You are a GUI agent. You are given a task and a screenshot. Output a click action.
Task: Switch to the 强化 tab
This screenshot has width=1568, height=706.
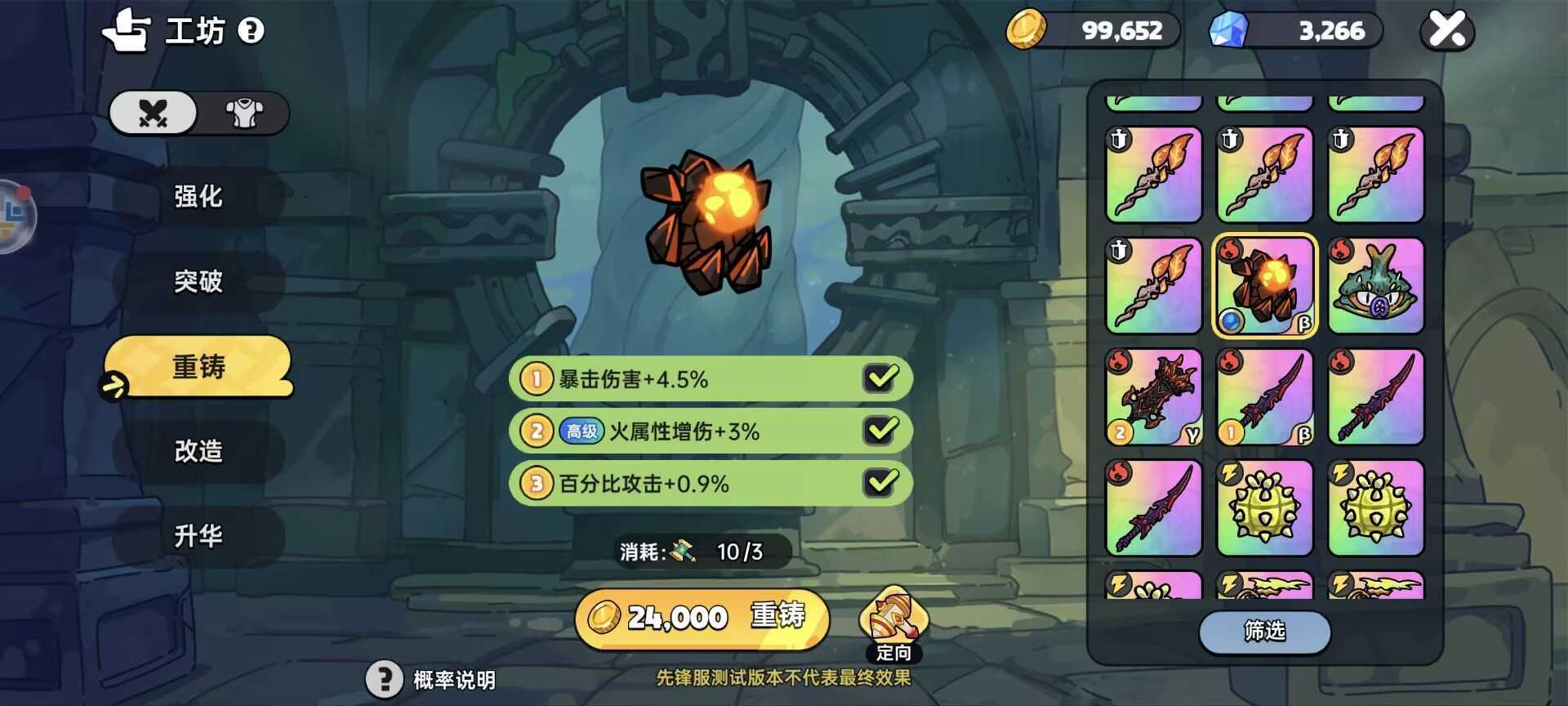pos(198,198)
